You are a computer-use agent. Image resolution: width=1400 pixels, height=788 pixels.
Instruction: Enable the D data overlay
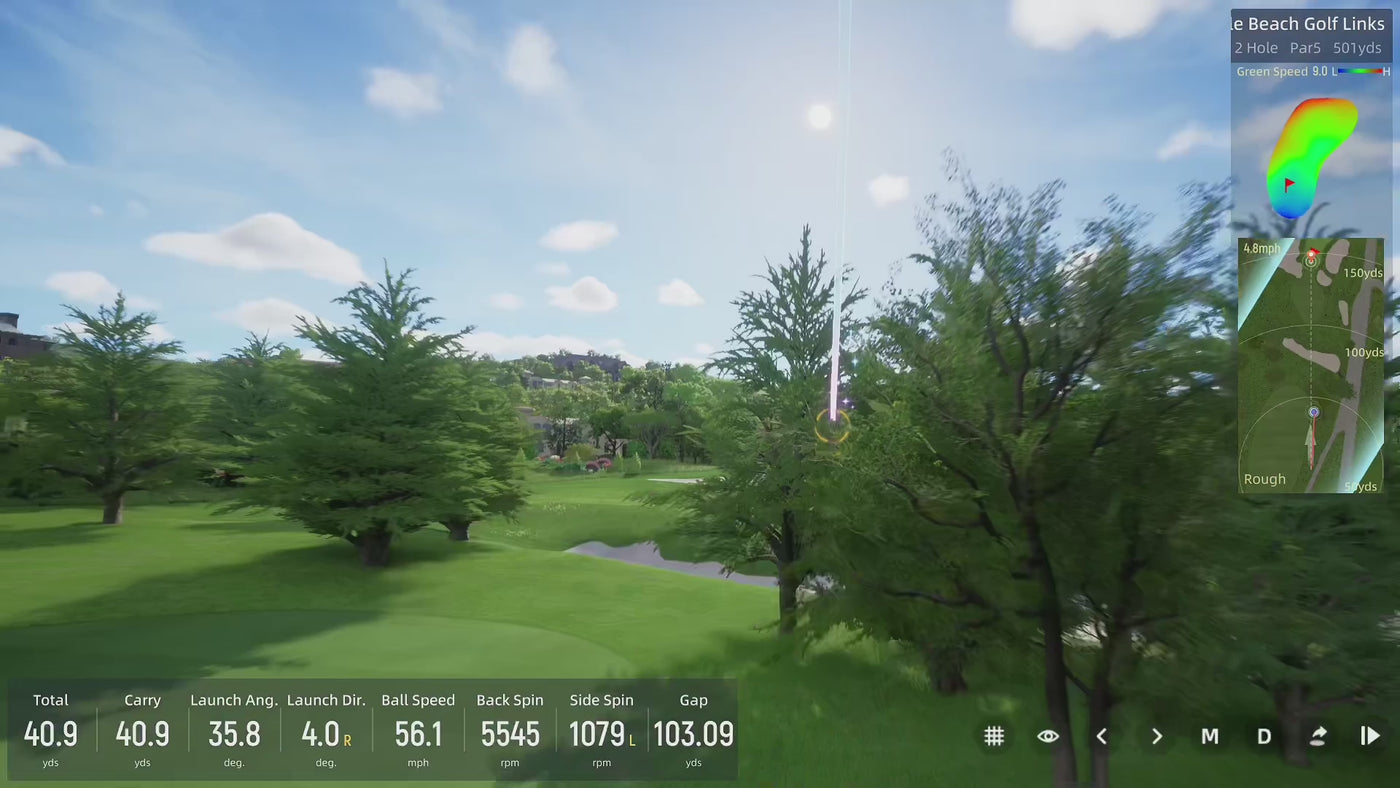1264,735
